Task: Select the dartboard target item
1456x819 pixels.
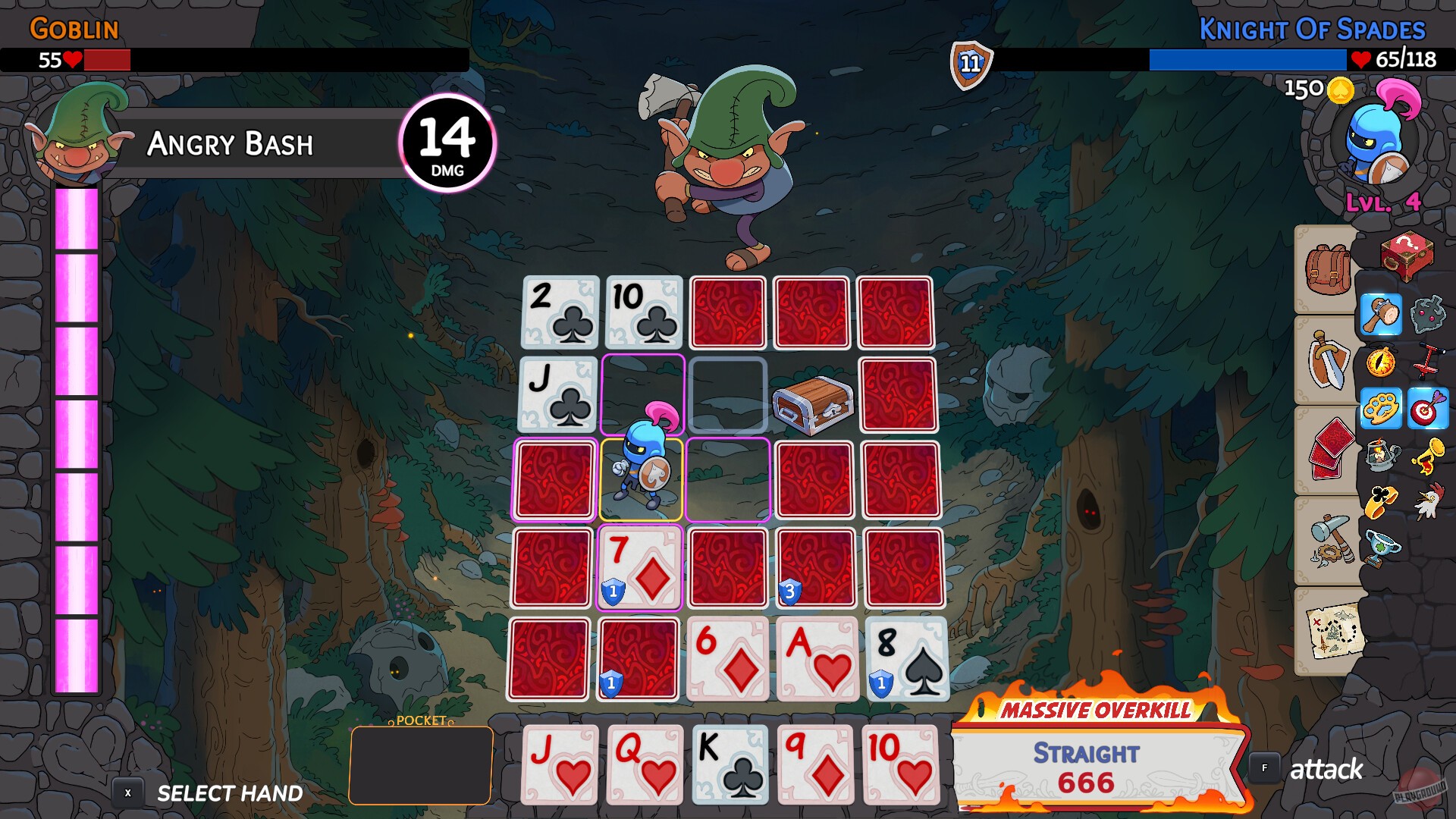Action: tap(1426, 408)
